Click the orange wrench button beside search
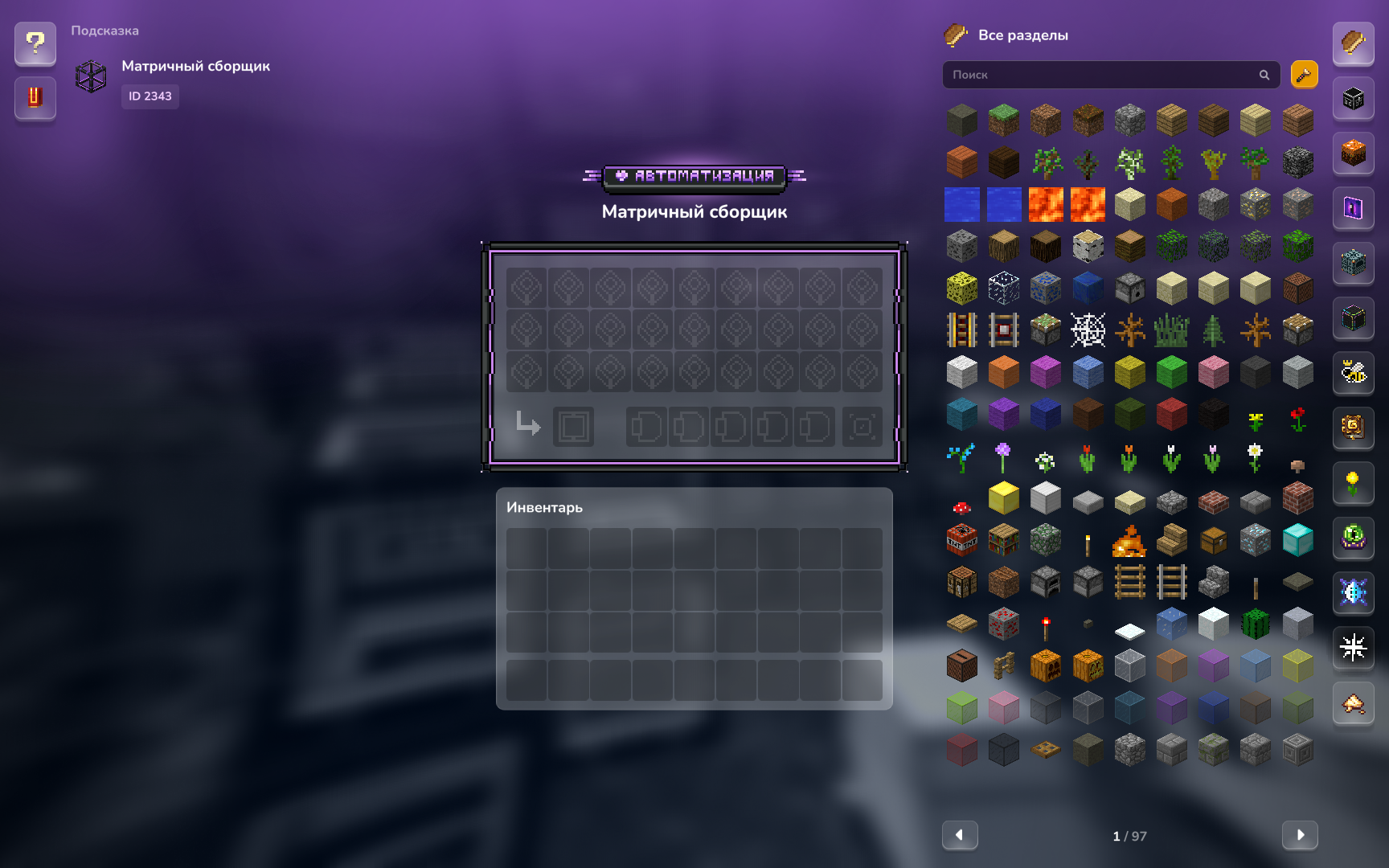This screenshot has width=1389, height=868. point(1304,75)
